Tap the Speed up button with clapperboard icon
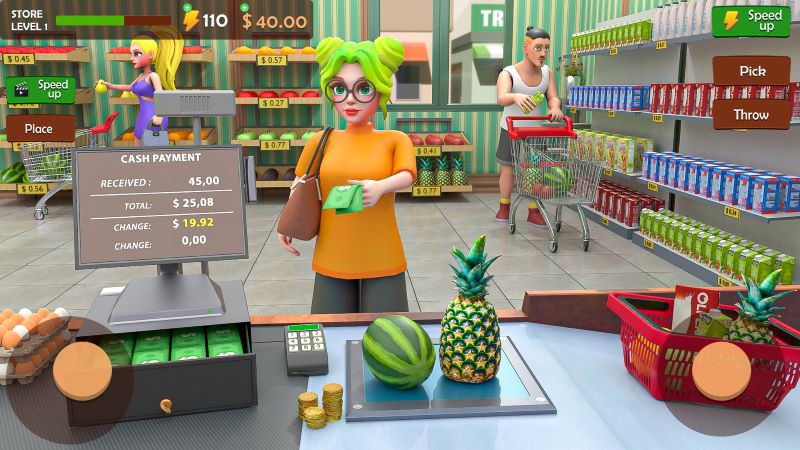This screenshot has height=450, width=800. click(39, 89)
